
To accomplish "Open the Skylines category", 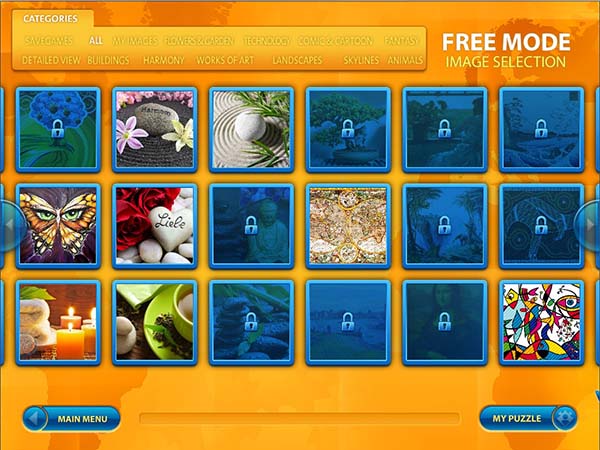I will click(x=361, y=60).
